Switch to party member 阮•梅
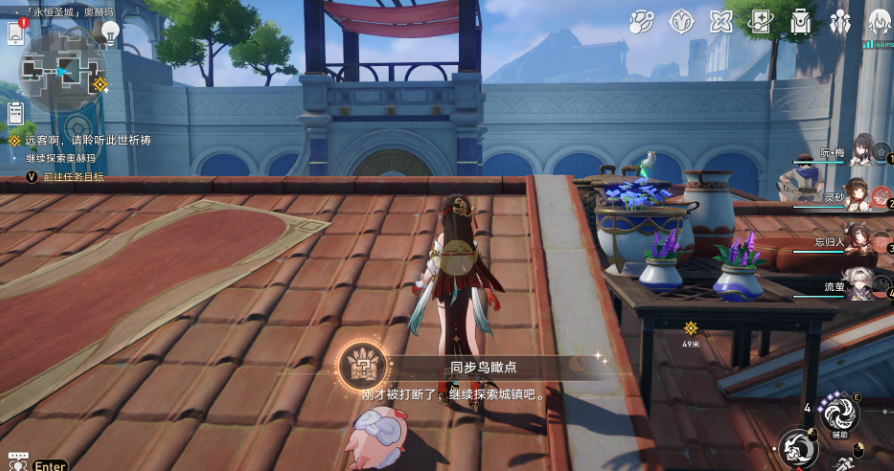 pos(860,153)
